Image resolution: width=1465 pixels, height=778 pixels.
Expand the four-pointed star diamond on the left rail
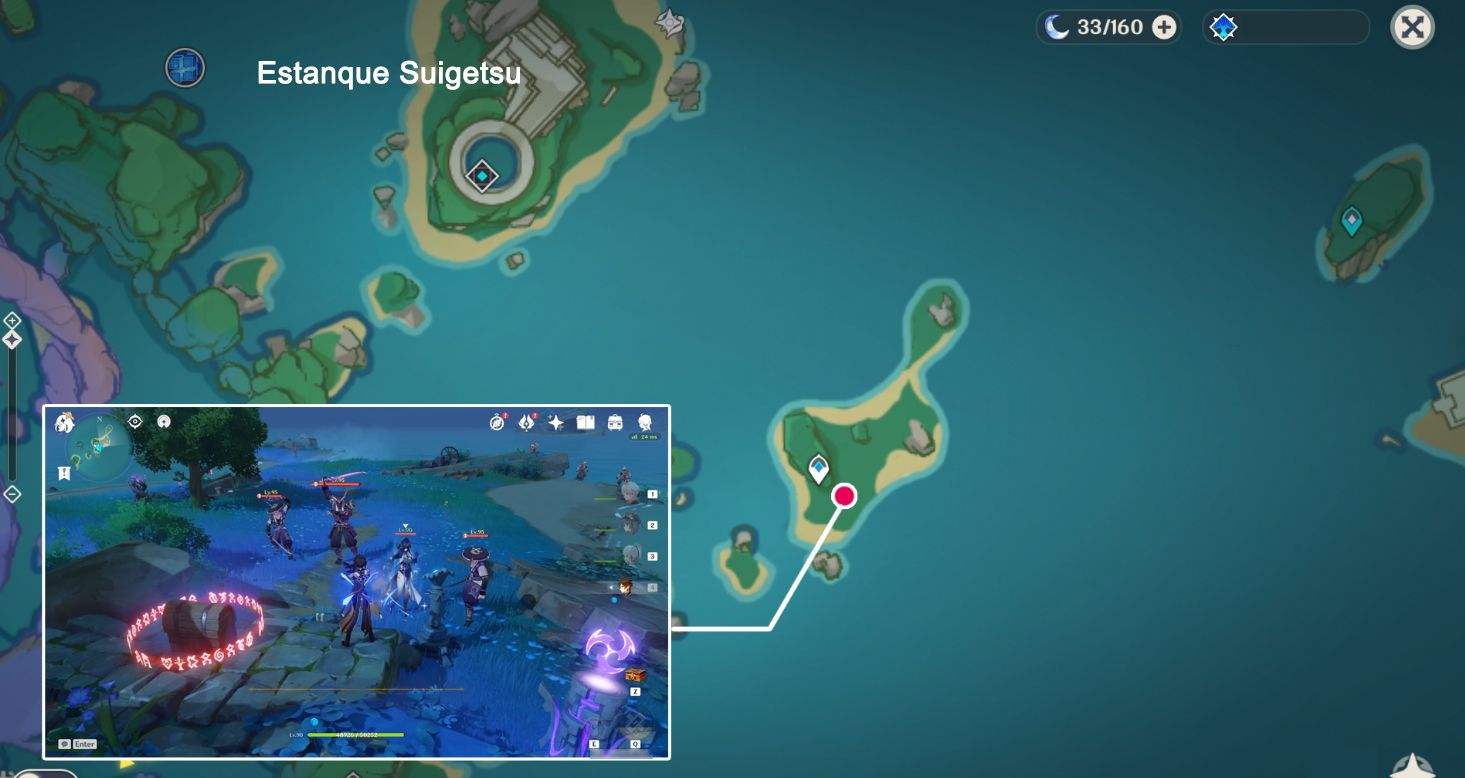click(12, 339)
